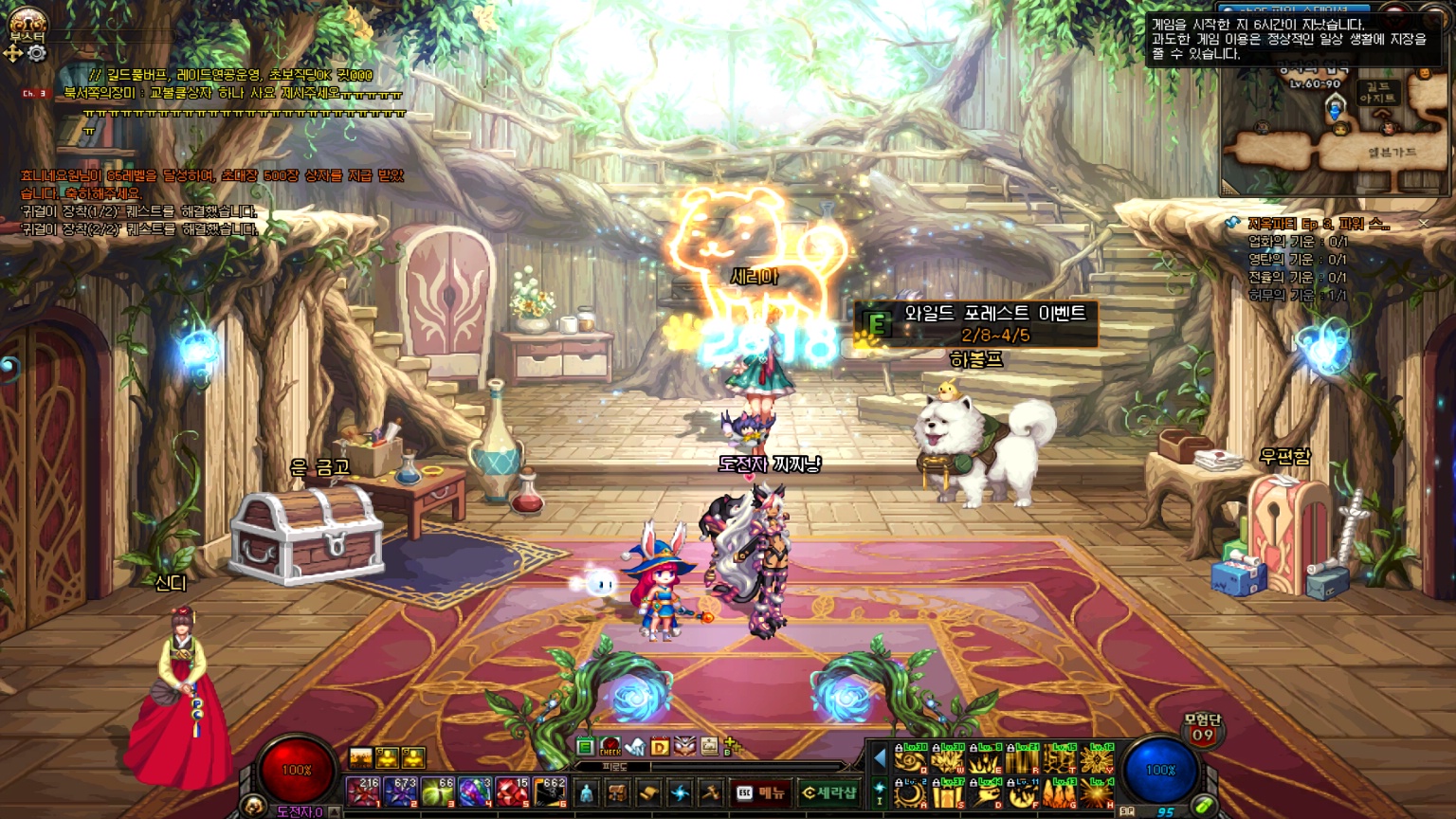The image size is (1456, 819).
Task: Close the 지옥파티 quest tracker
Action: tap(1423, 224)
